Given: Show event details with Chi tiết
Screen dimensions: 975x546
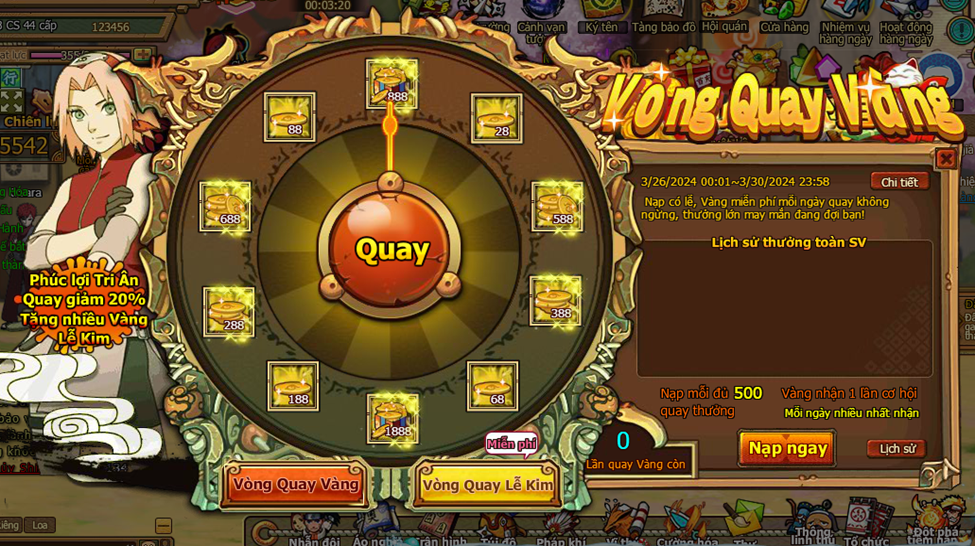Looking at the screenshot, I should [899, 182].
